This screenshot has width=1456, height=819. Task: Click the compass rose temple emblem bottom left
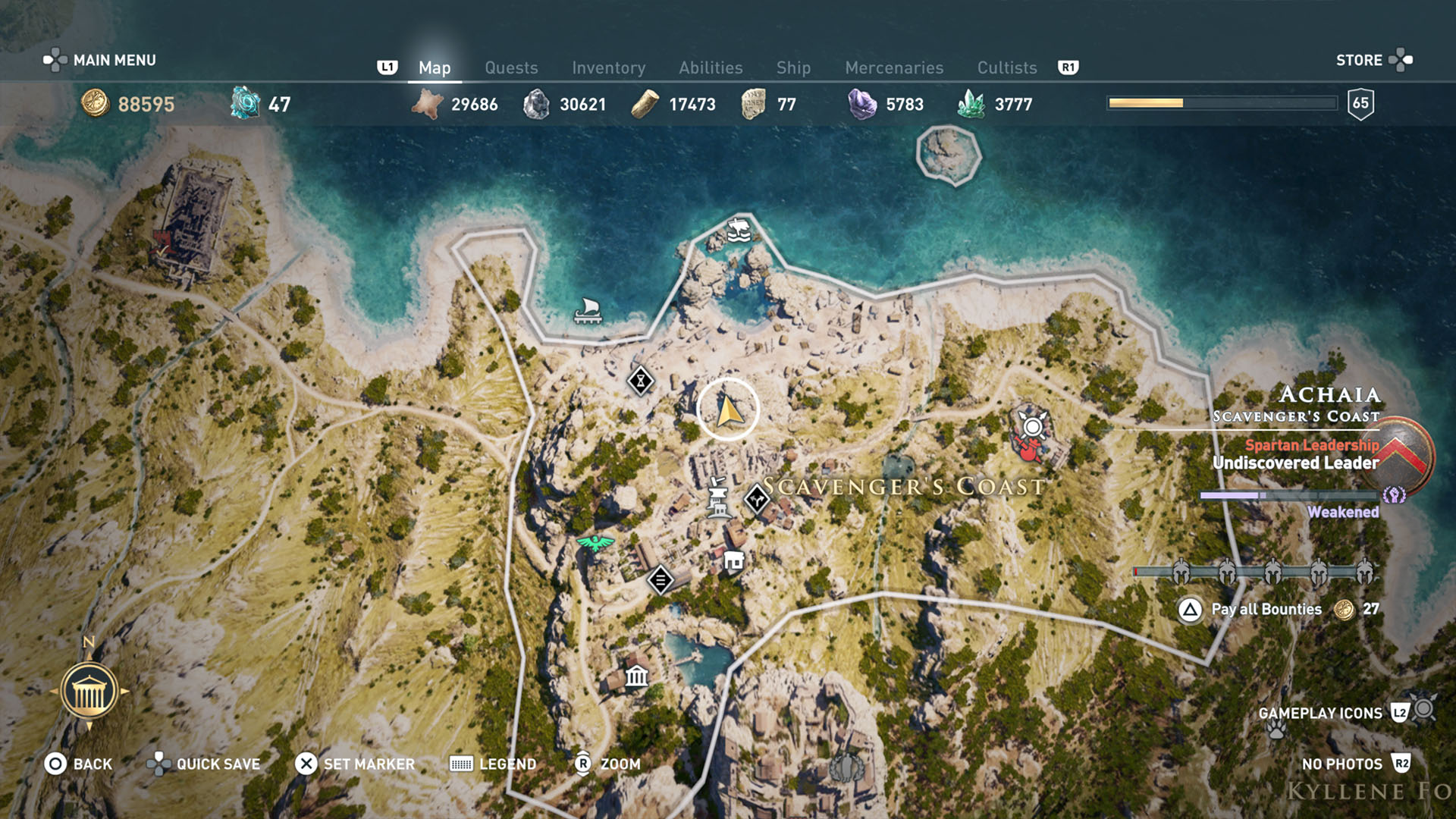[89, 690]
